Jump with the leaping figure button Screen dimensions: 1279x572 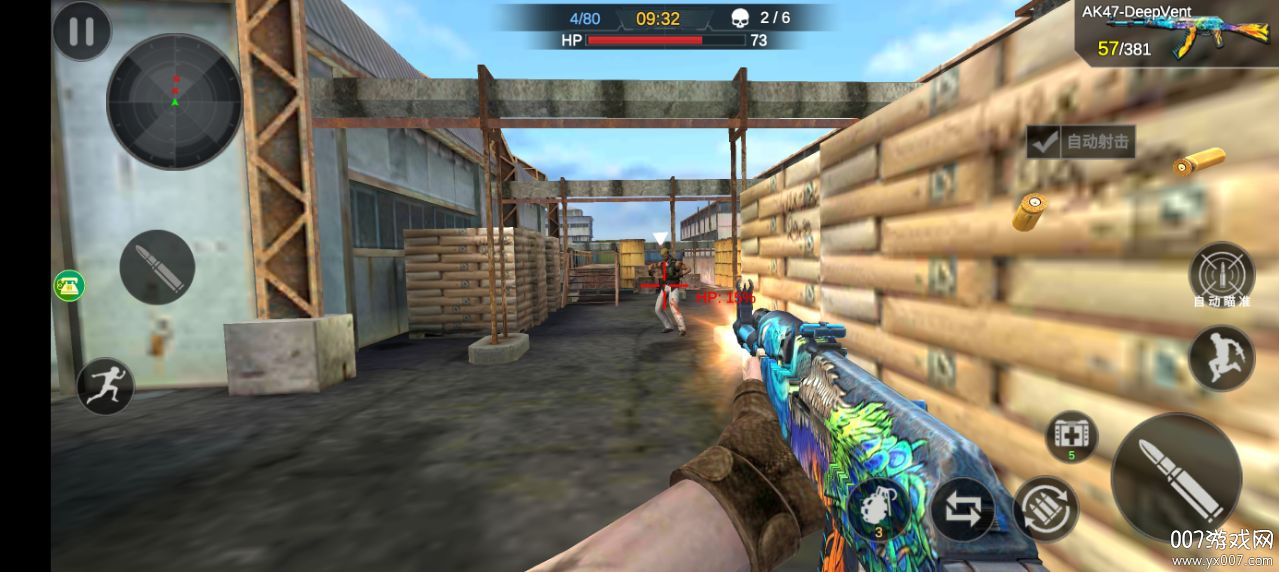tap(1221, 359)
